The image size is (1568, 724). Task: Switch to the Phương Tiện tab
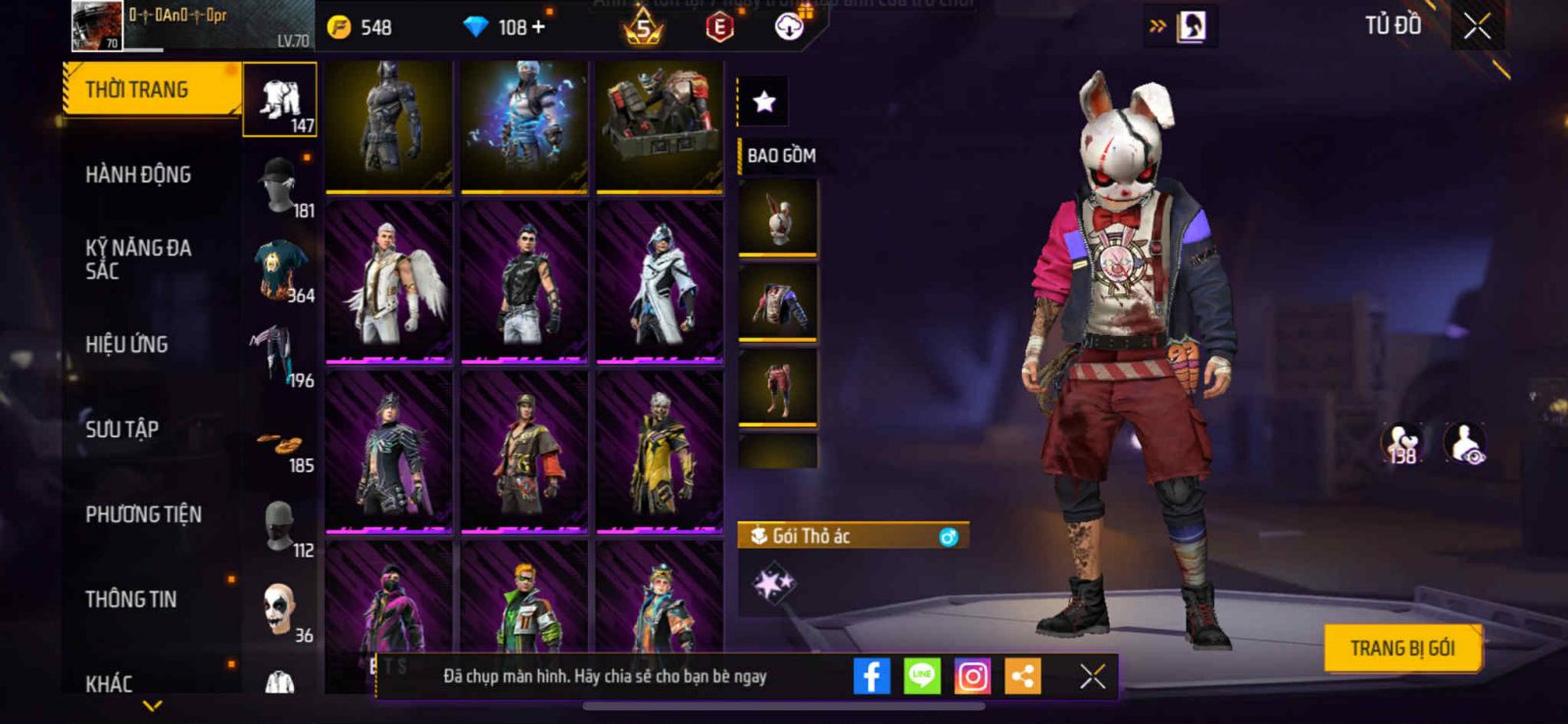coord(143,514)
